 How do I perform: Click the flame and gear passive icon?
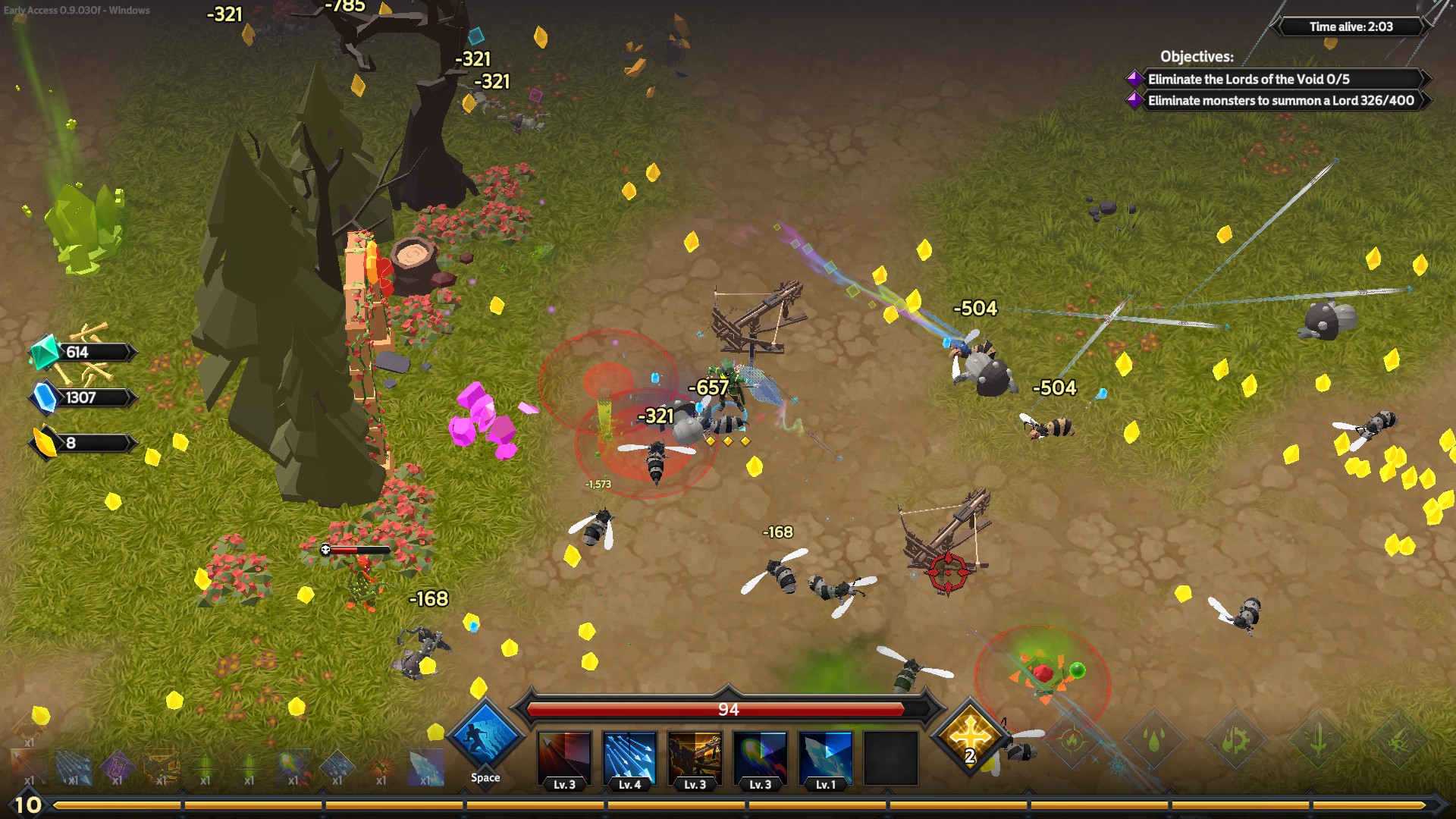pos(1235,739)
